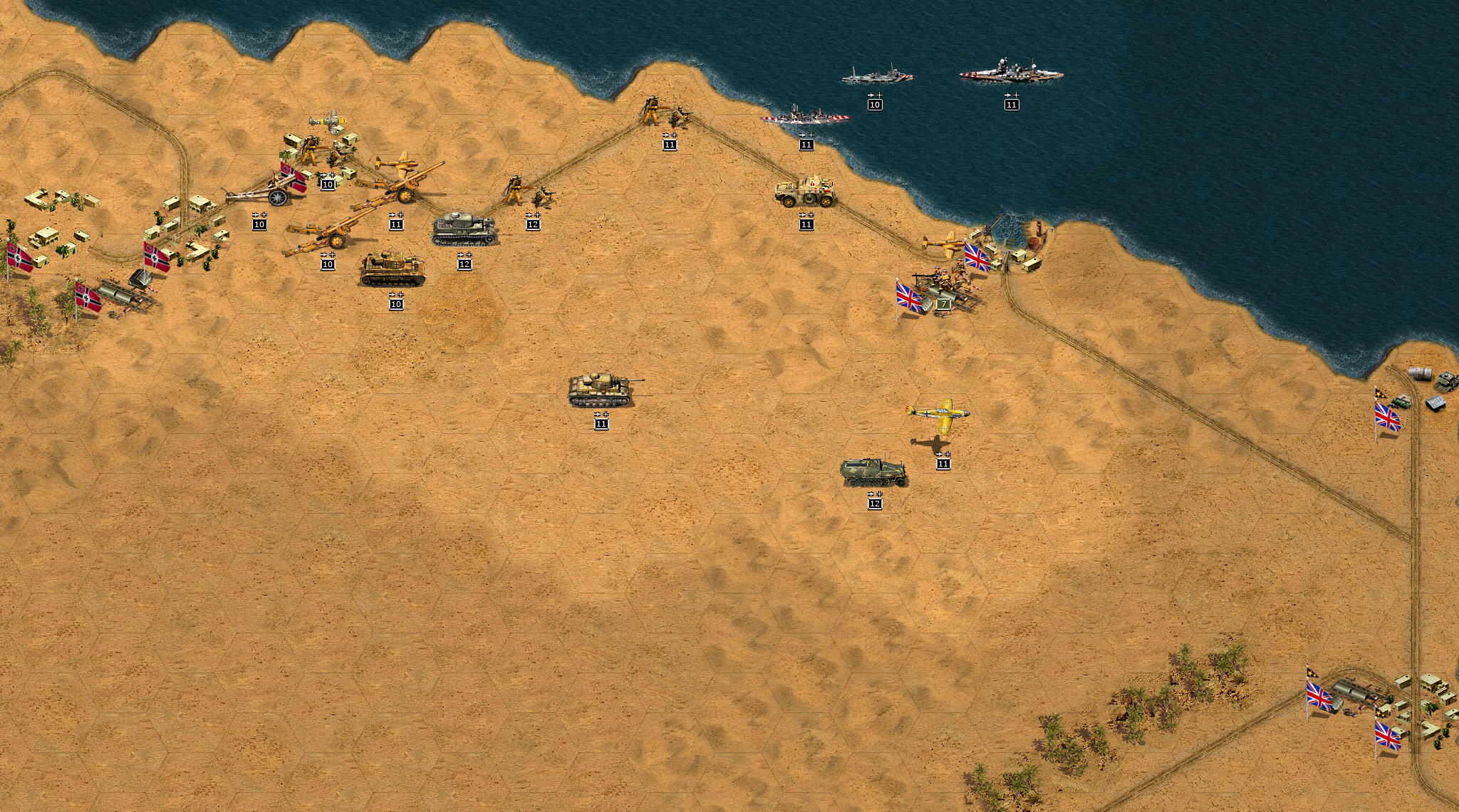1459x812 pixels.
Task: Select the camouflaged tank with strength 10
Action: (x=393, y=270)
